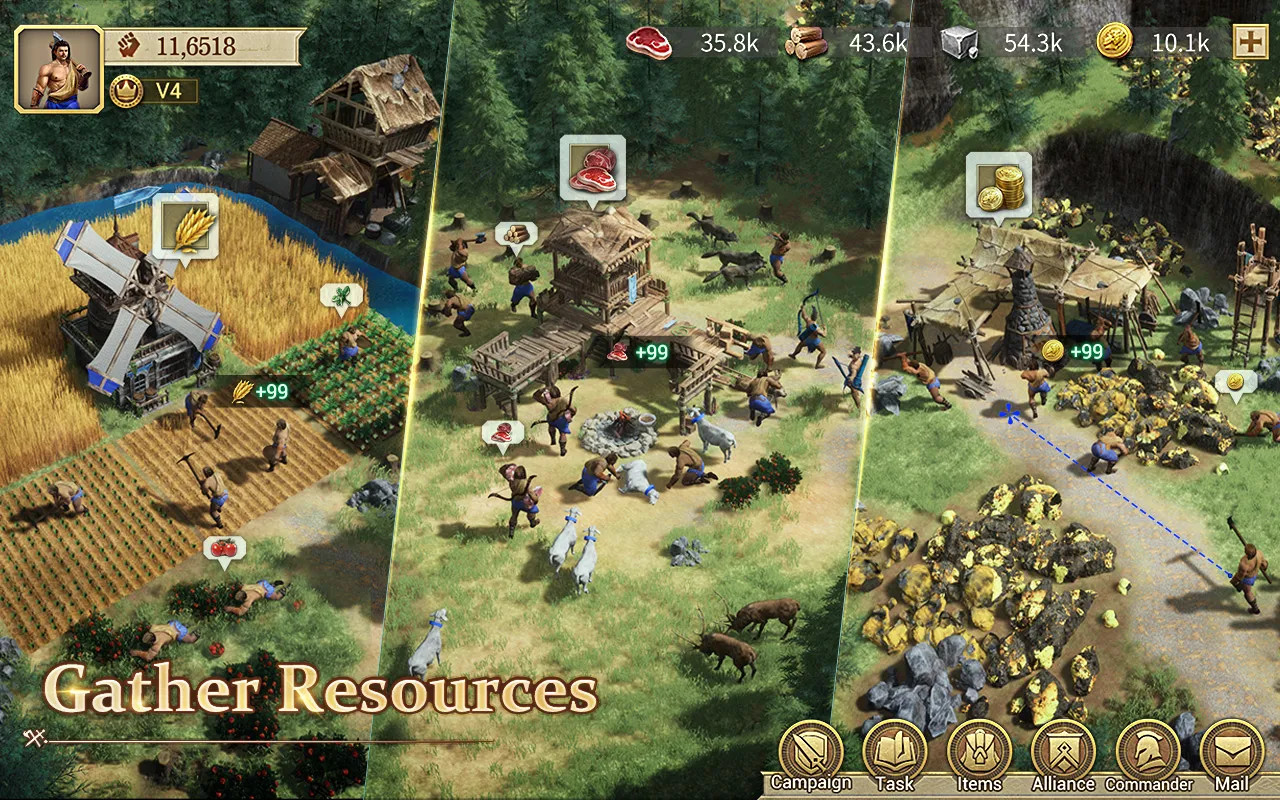
Task: Collect the gold coins bubble above the mine
Action: [x=998, y=183]
